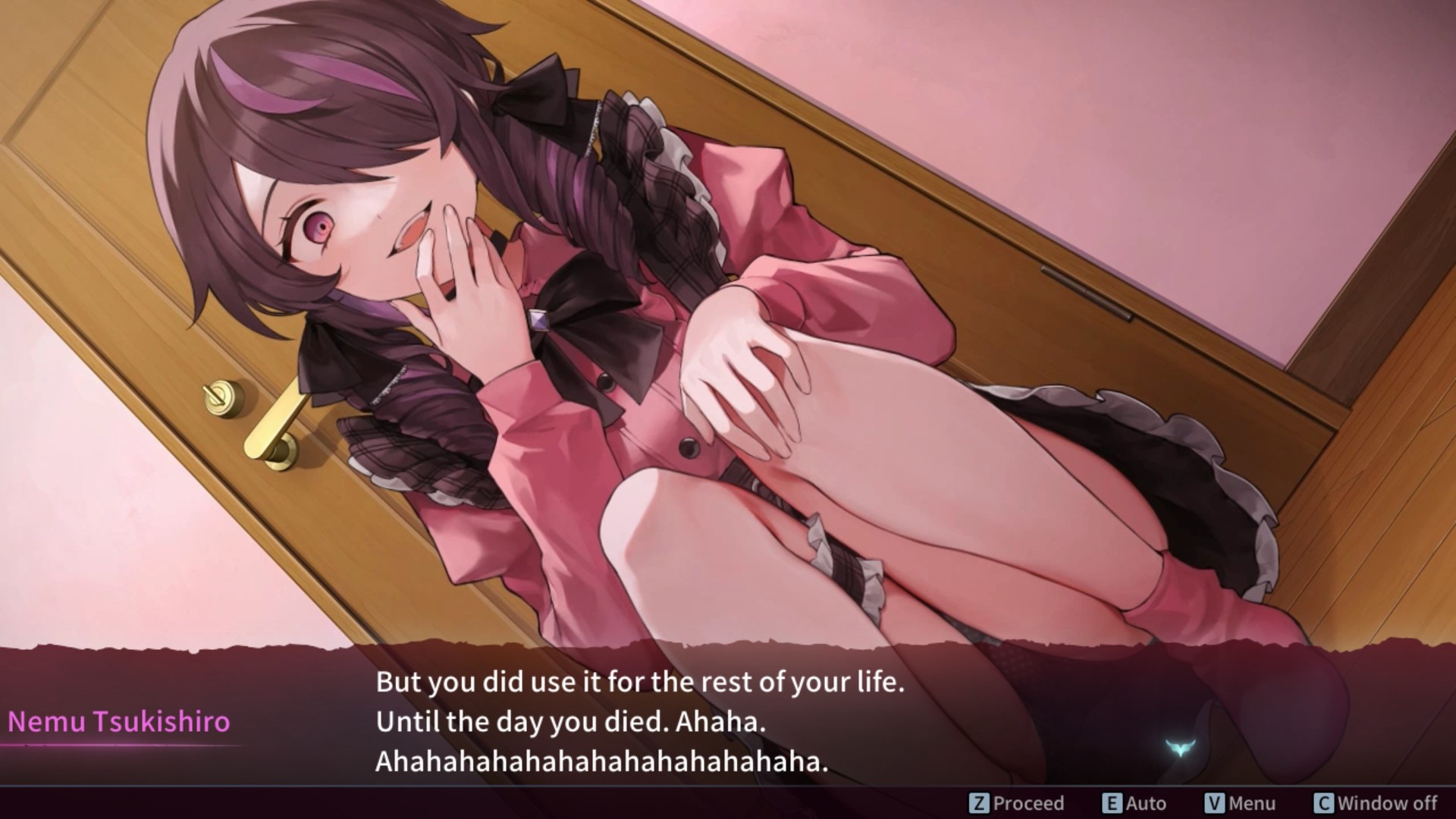Proceed to the next dialogue line
Viewport: 1456px width, 819px height.
pyautogui.click(x=1017, y=802)
